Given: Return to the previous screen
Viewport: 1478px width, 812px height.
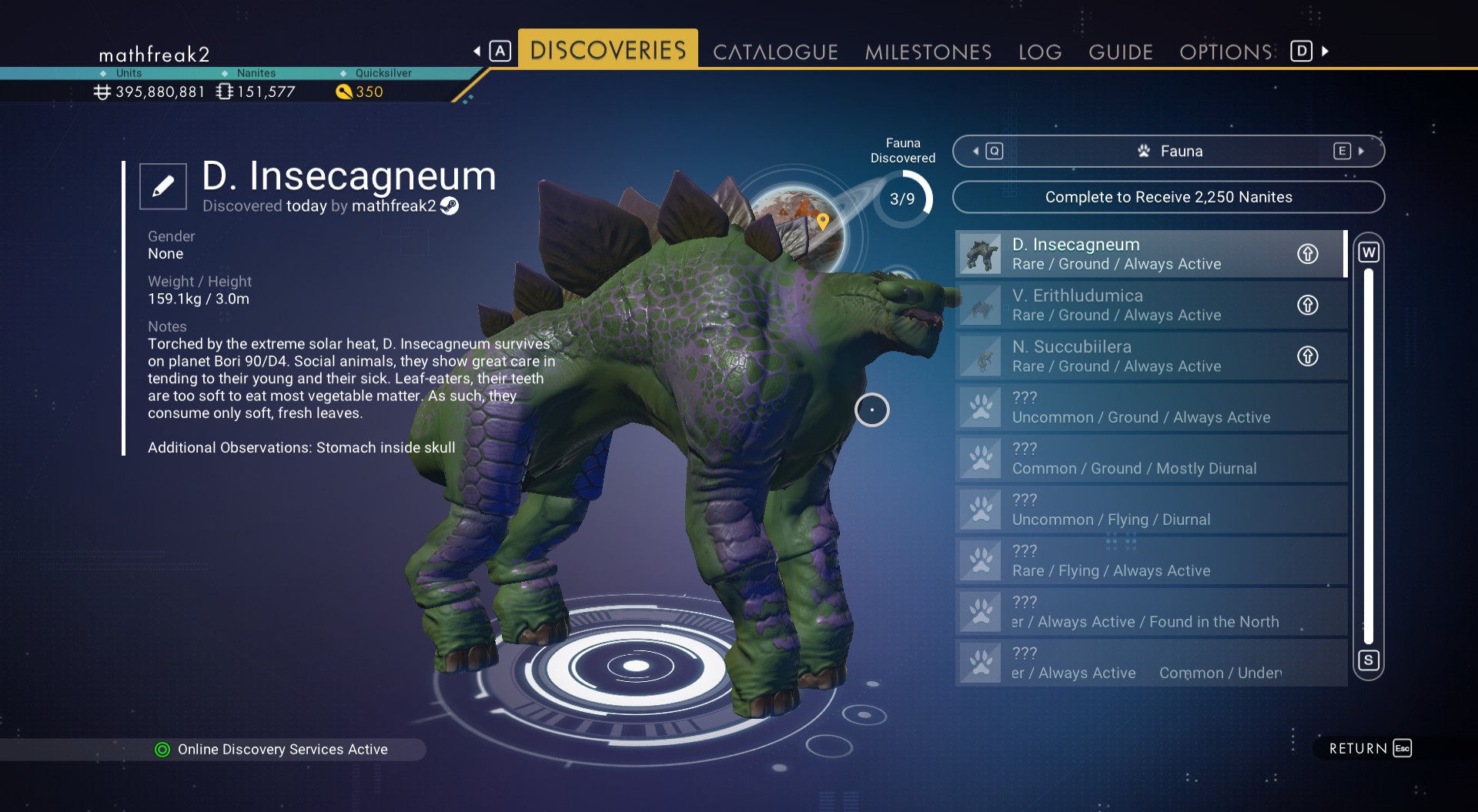Looking at the screenshot, I should point(1370,748).
